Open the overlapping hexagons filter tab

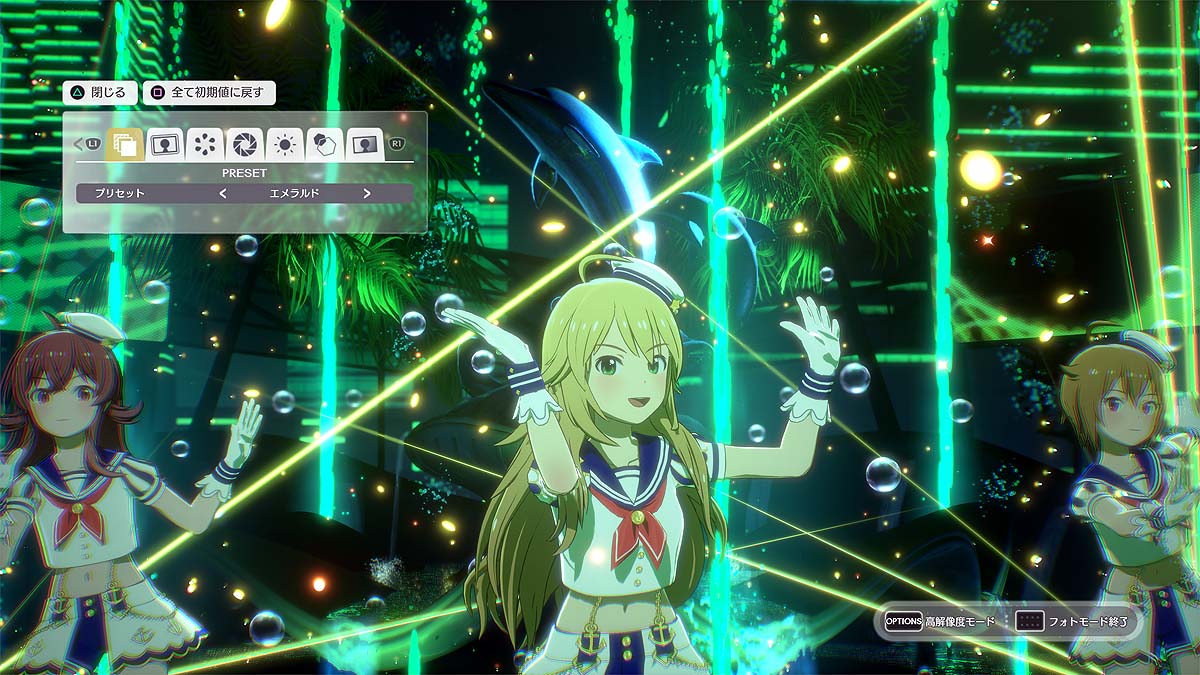(325, 145)
